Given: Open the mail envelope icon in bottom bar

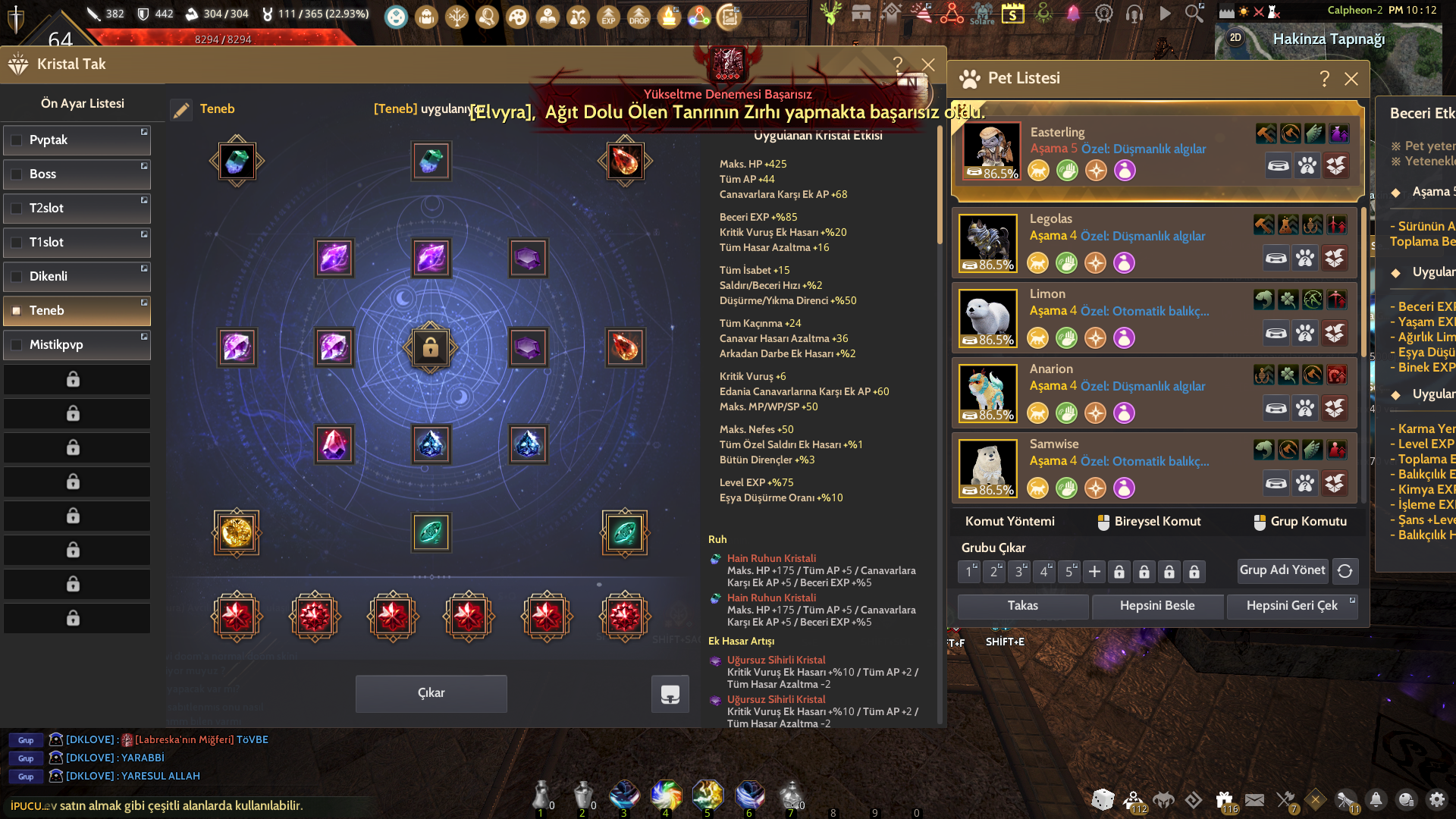Looking at the screenshot, I should 1256,800.
